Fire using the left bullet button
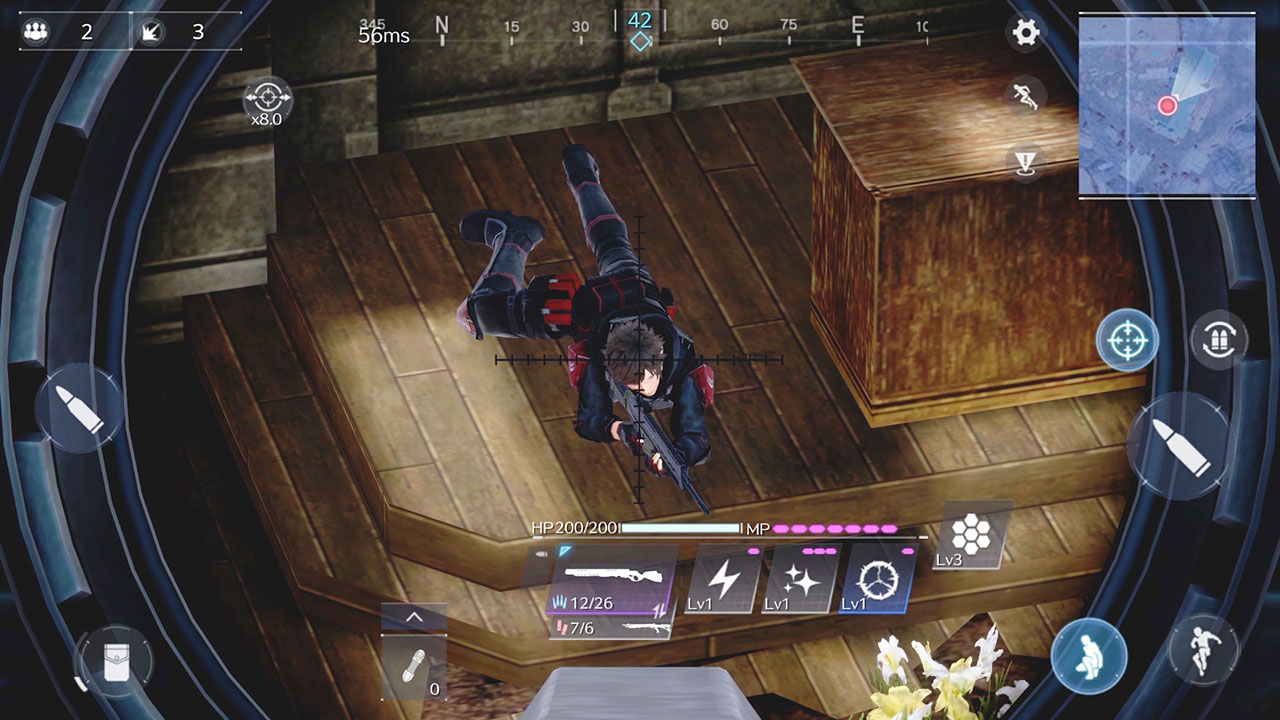This screenshot has height=720, width=1280. tap(79, 407)
